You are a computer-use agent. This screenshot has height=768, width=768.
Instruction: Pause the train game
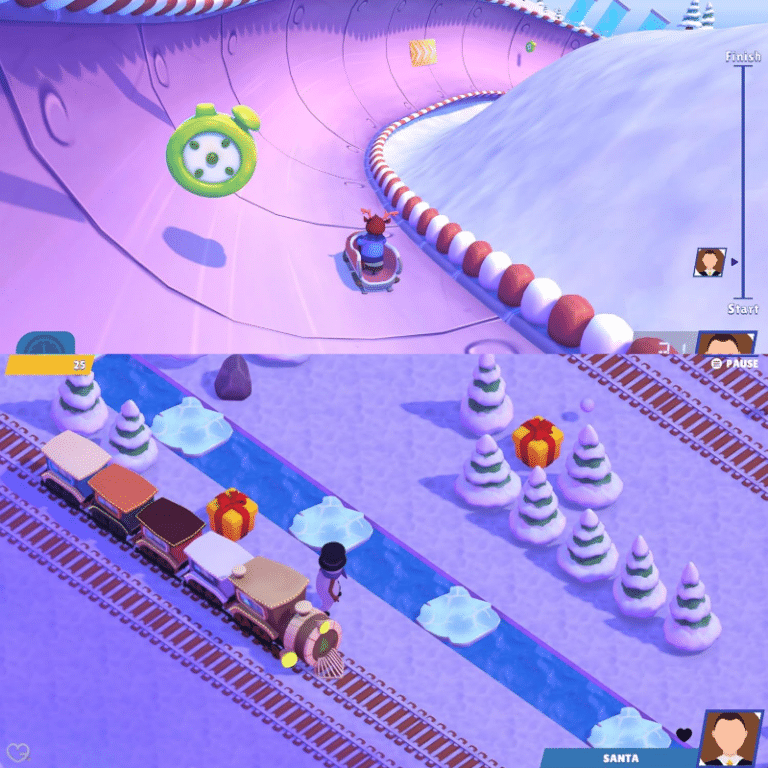coord(734,363)
